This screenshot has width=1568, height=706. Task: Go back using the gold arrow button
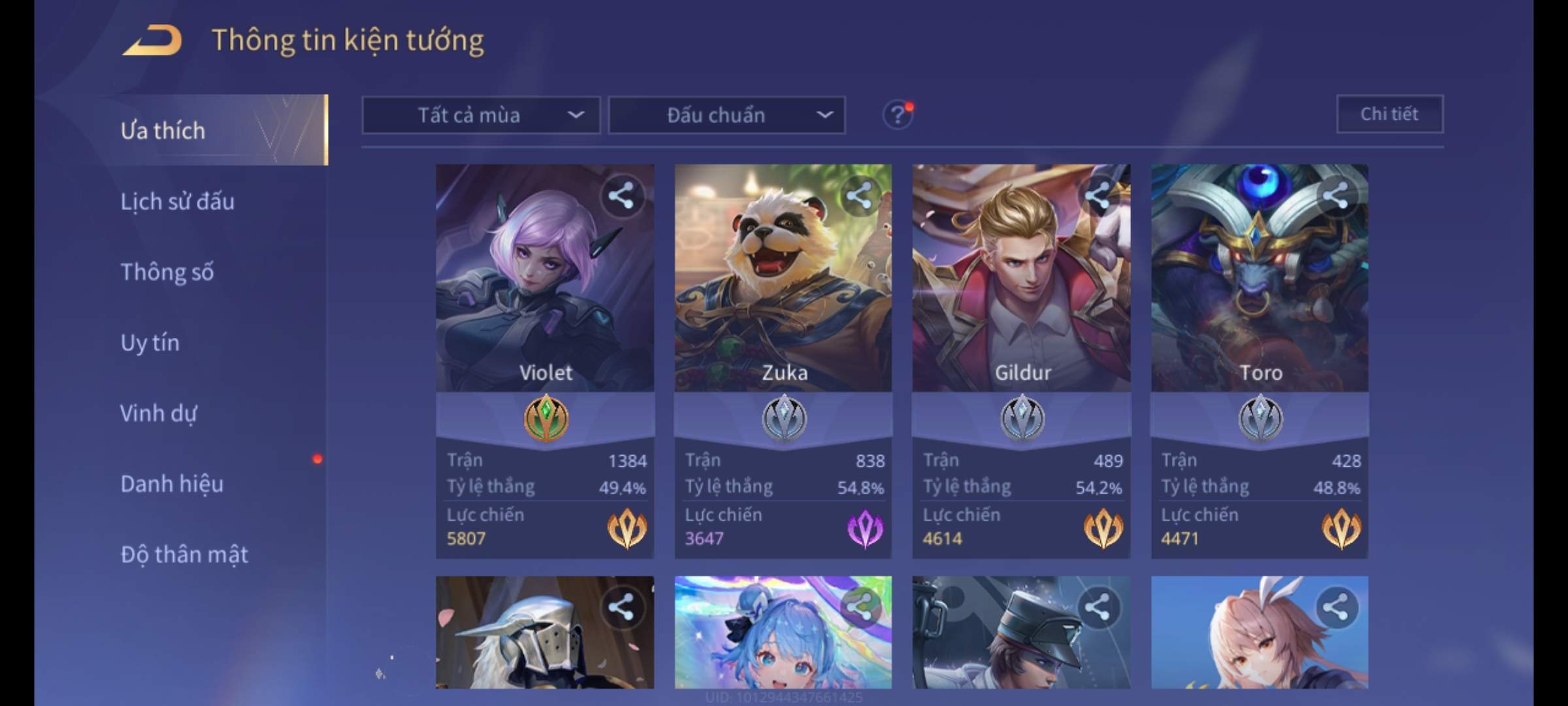tap(152, 41)
